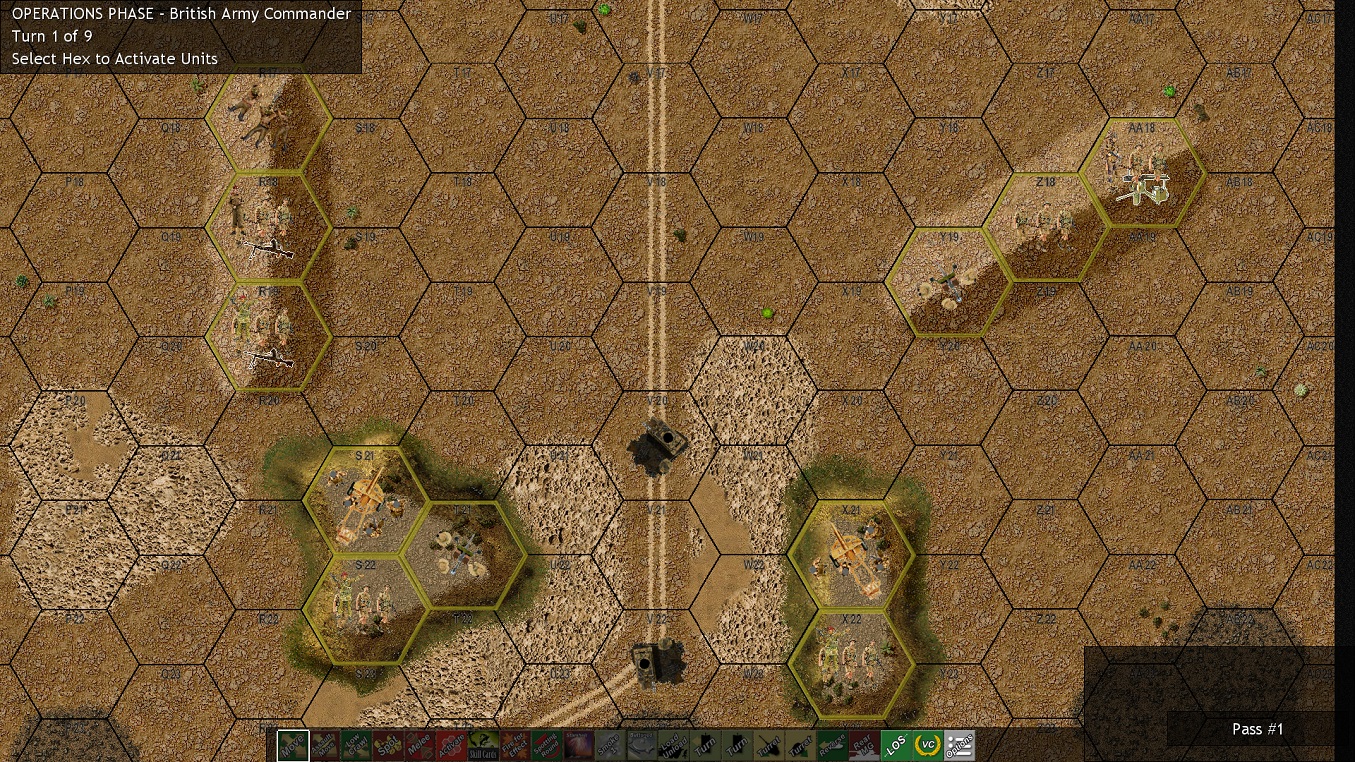
Task: Open the Options menu
Action: pos(960,745)
